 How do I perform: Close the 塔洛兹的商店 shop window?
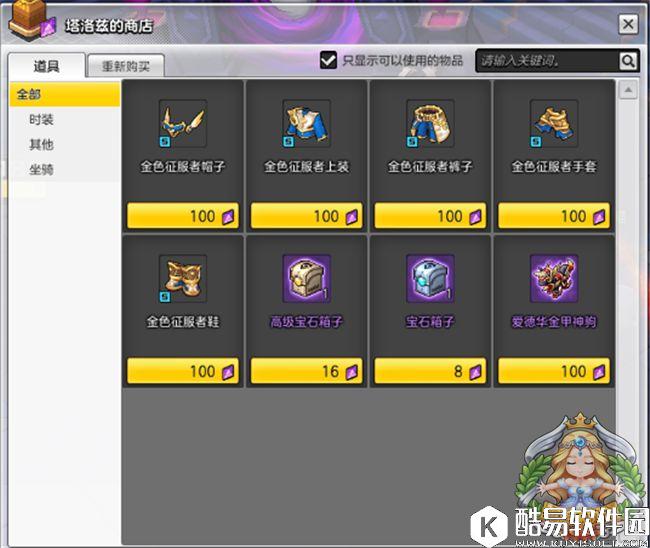pyautogui.click(x=627, y=25)
